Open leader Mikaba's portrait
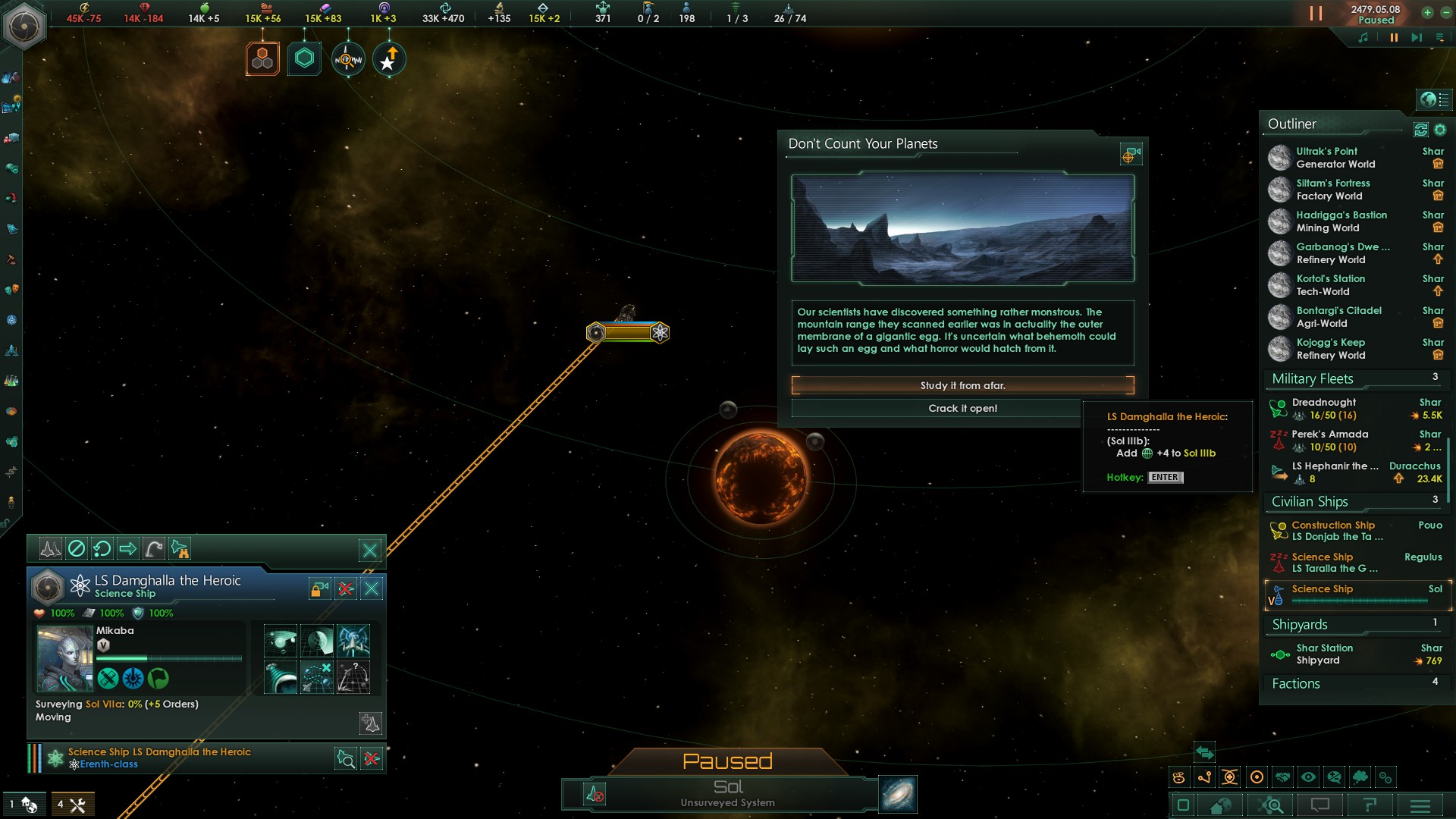 (64, 658)
